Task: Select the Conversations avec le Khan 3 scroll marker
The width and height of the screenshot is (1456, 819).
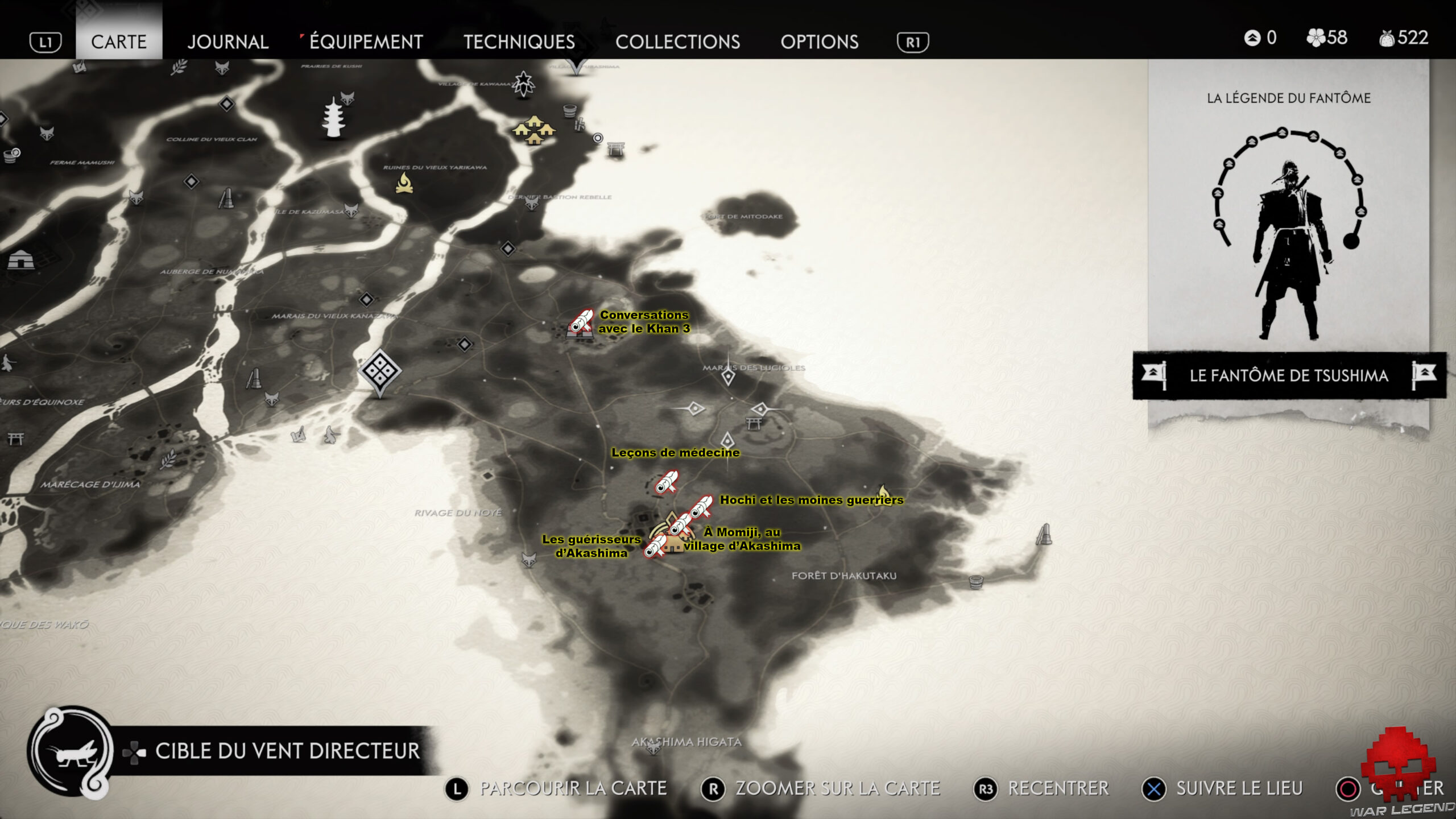Action: [581, 322]
